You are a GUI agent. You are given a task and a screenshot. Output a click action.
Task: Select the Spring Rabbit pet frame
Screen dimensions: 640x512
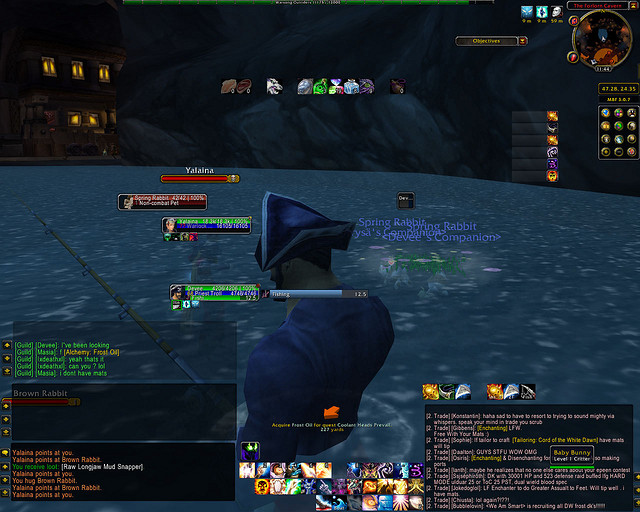point(162,201)
